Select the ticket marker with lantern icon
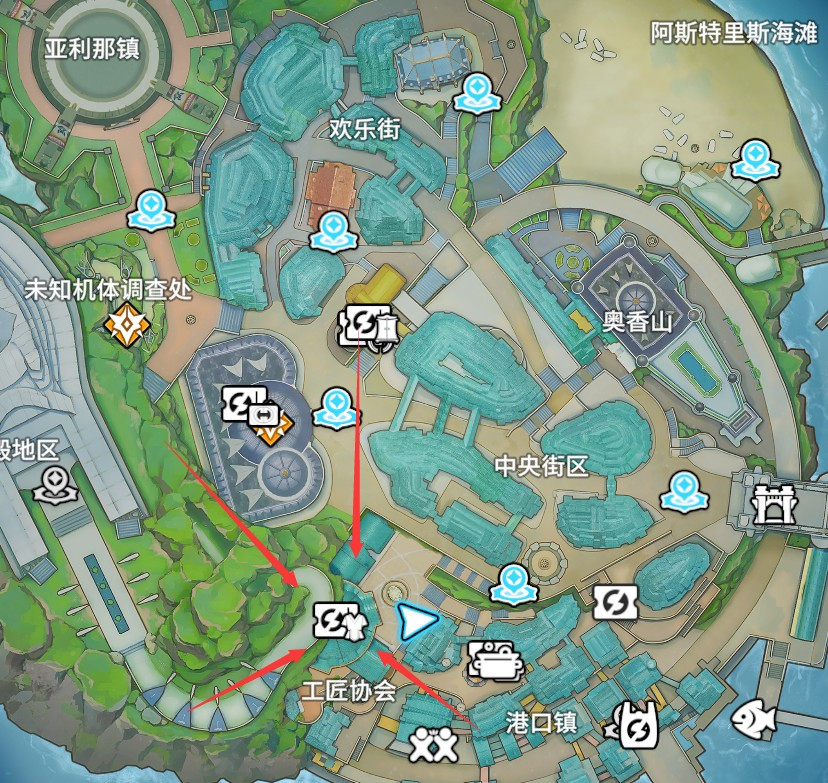 (368, 324)
